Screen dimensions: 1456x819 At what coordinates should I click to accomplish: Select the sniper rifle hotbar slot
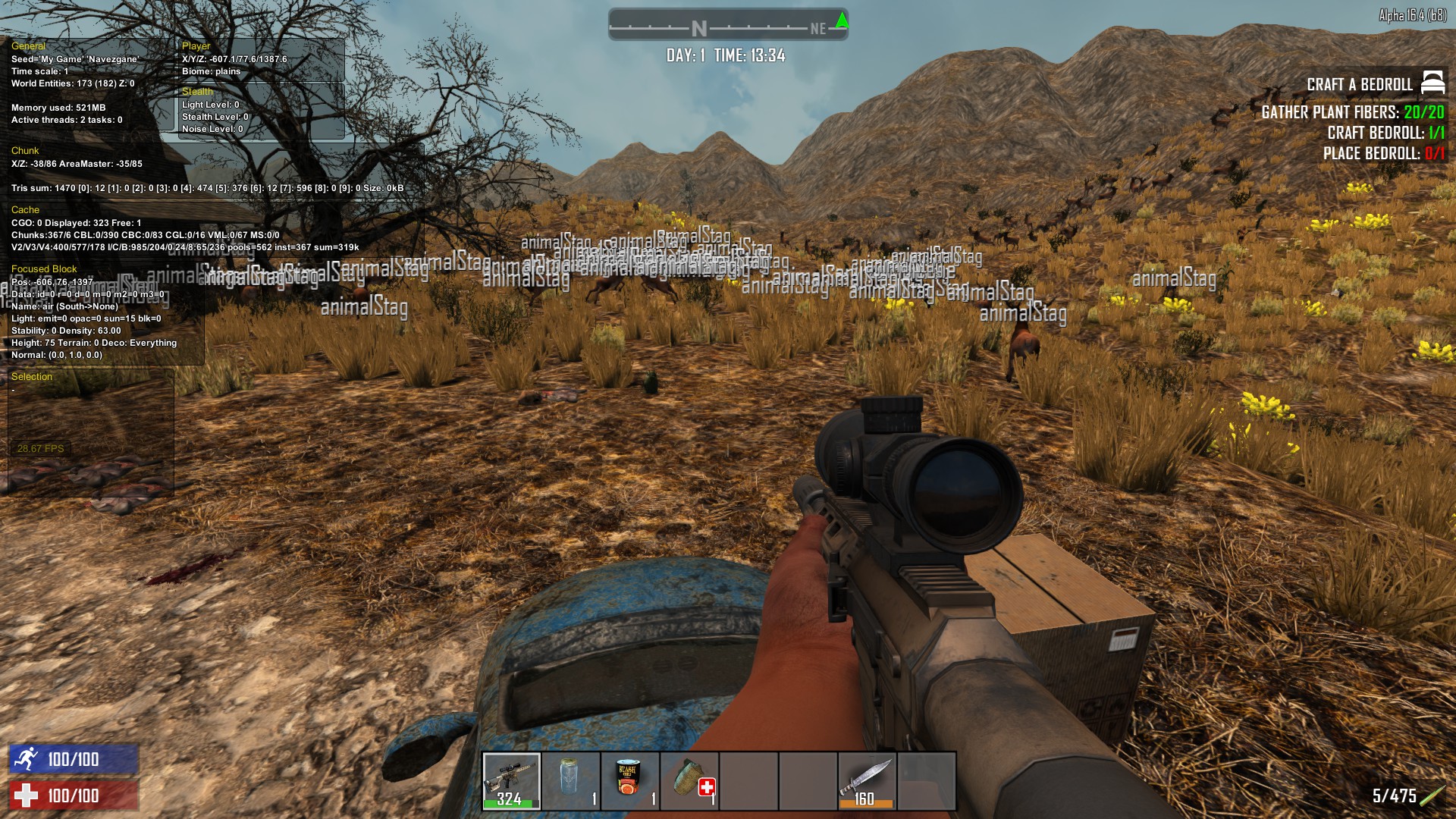point(512,781)
